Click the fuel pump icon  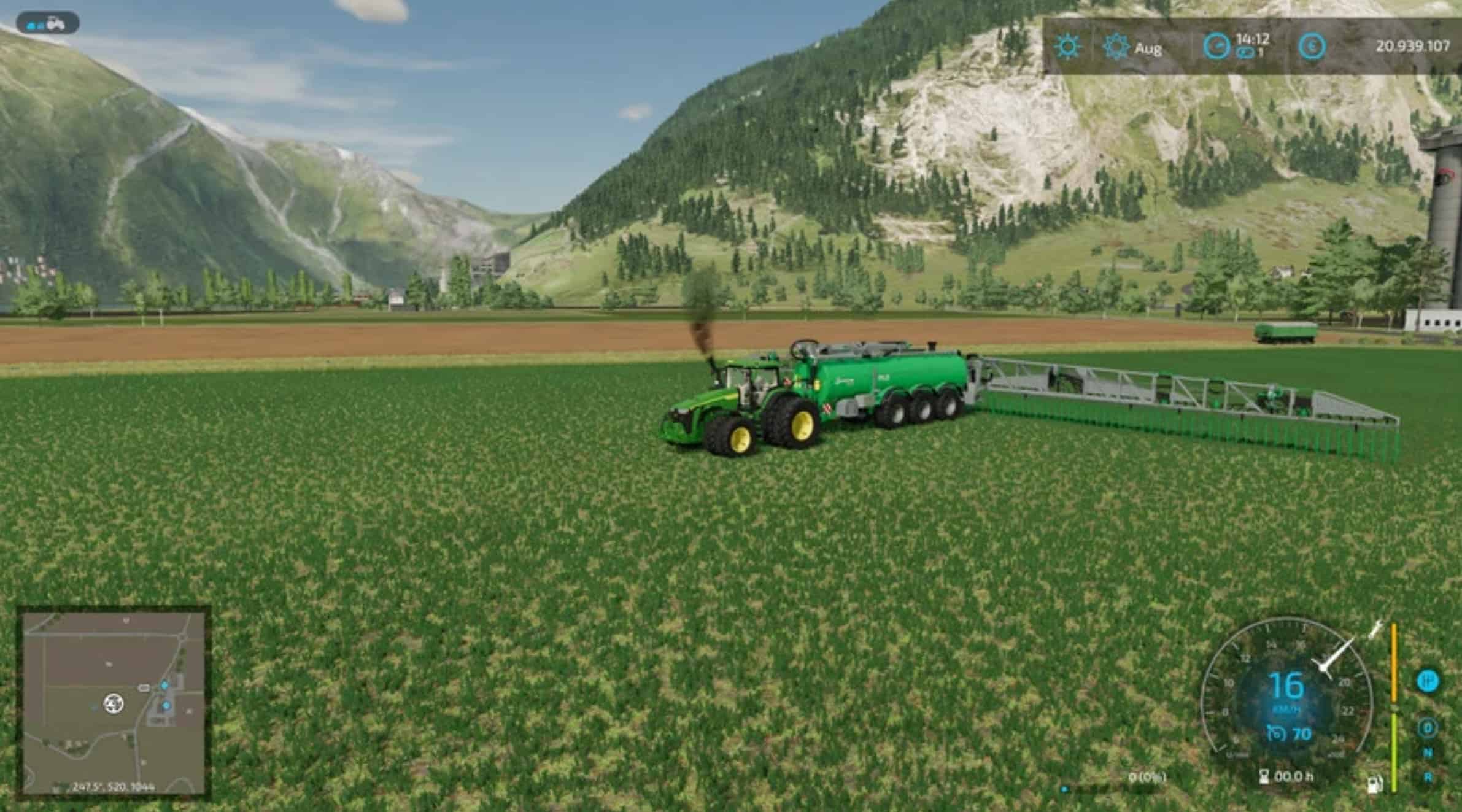click(1375, 784)
